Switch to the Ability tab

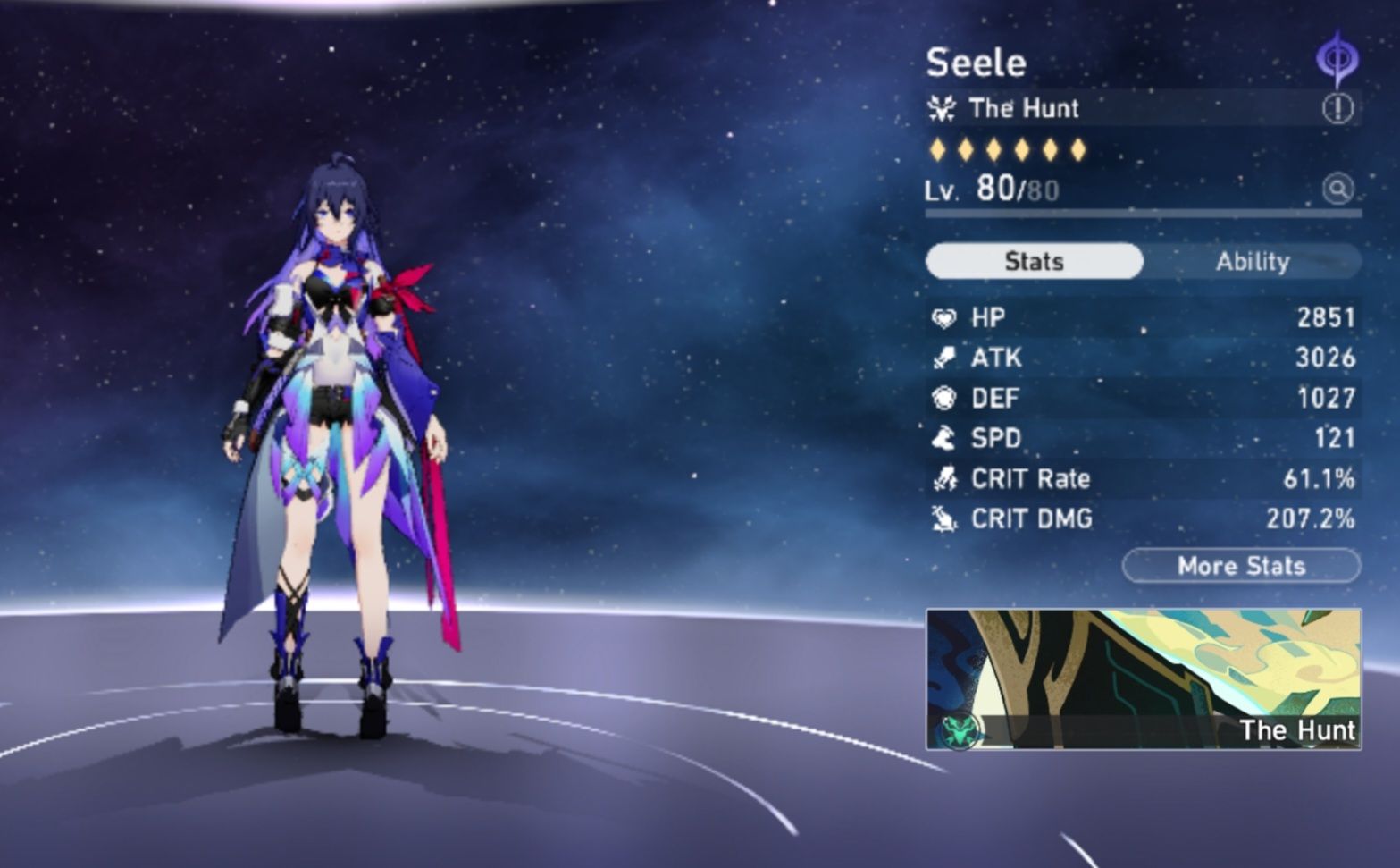(1254, 261)
